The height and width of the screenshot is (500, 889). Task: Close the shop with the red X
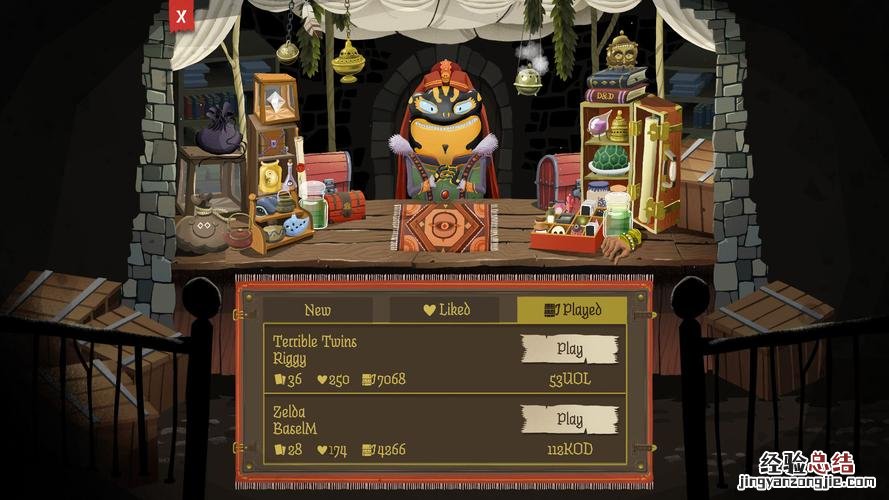180,16
